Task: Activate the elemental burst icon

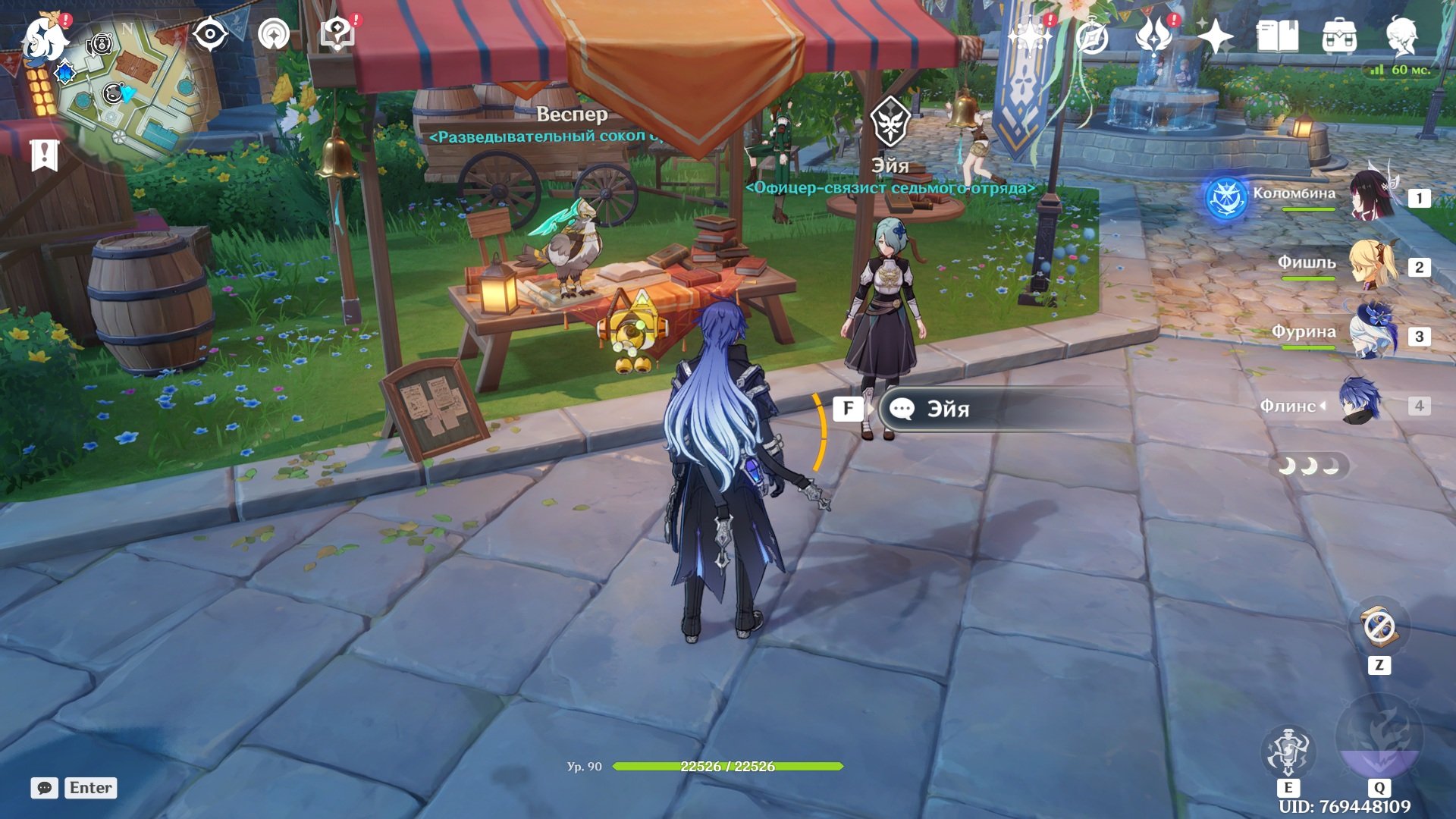Action: click(1379, 739)
